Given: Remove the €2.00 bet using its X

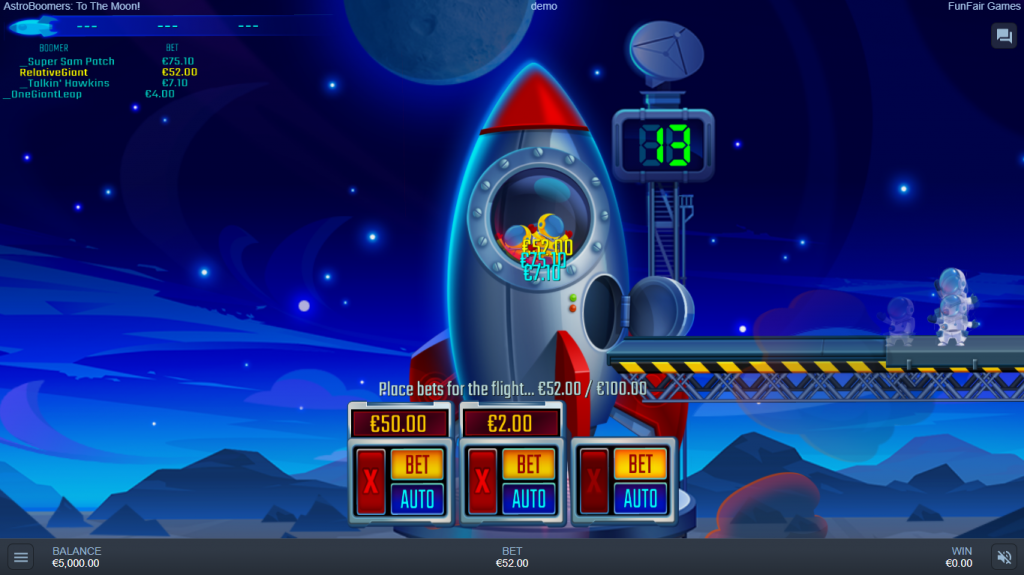Looking at the screenshot, I should (x=483, y=482).
